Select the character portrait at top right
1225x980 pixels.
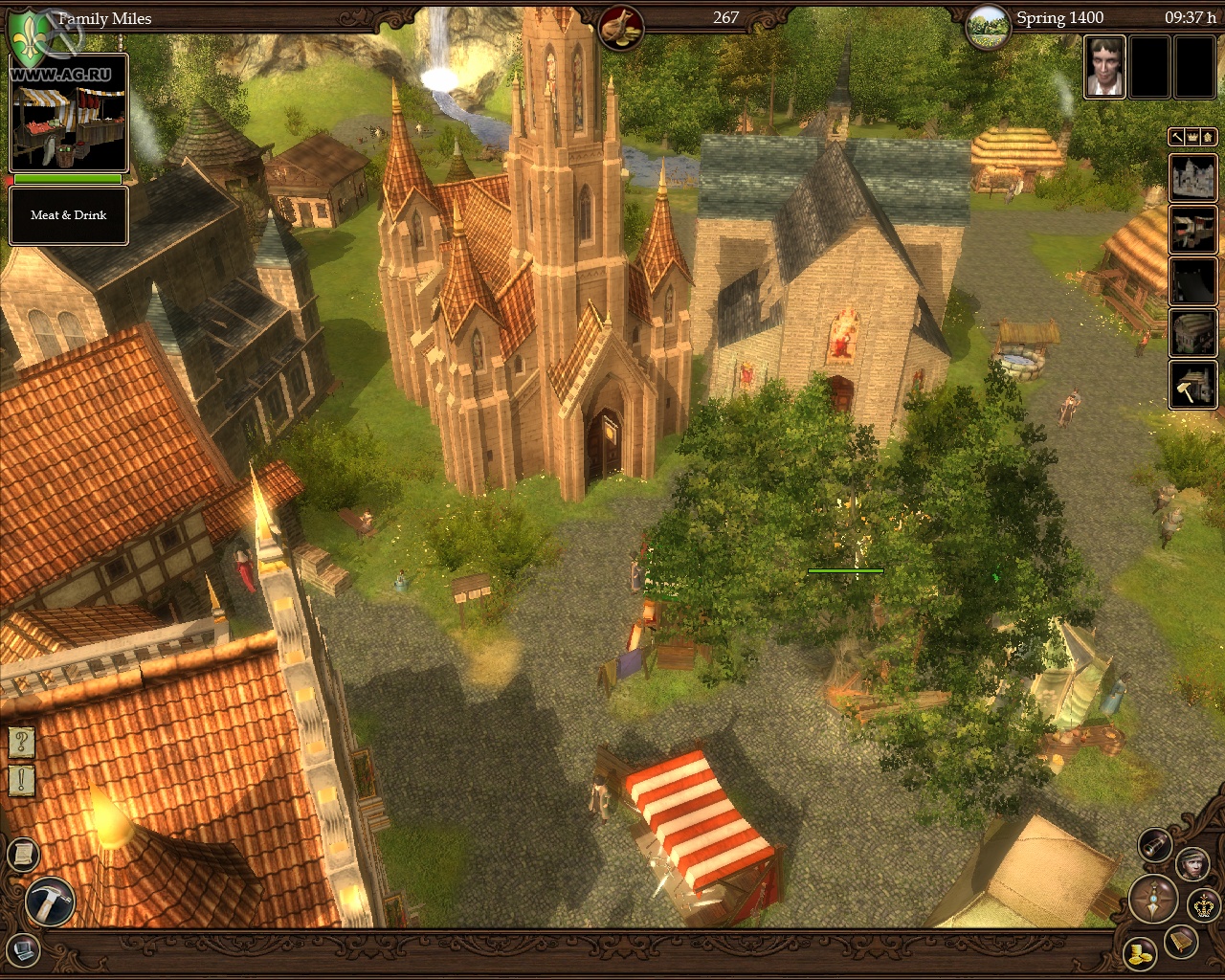pos(1105,67)
